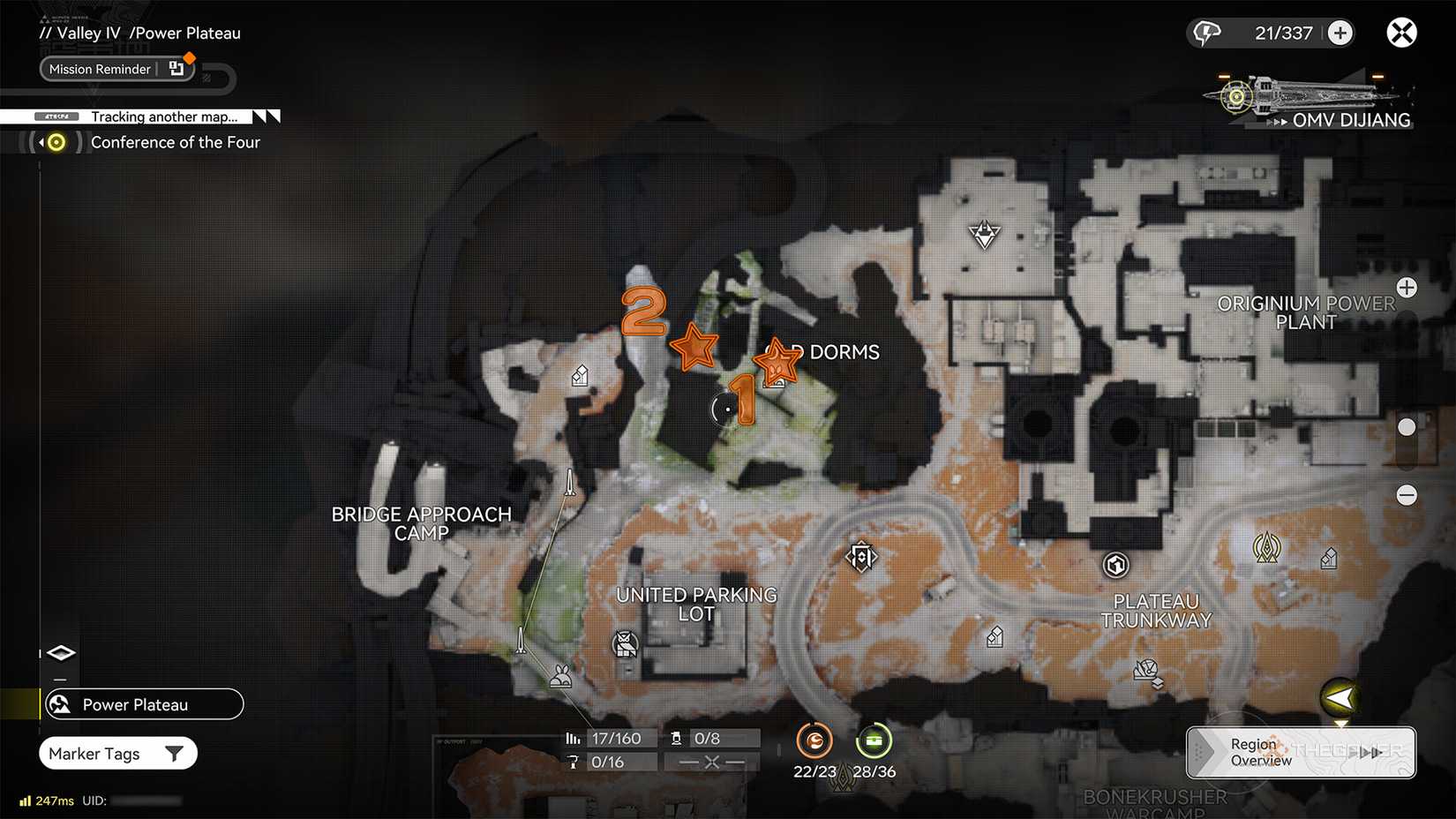Viewport: 1456px width, 819px height.
Task: Click star waypoint 1 near the Dorms
Action: (x=776, y=360)
